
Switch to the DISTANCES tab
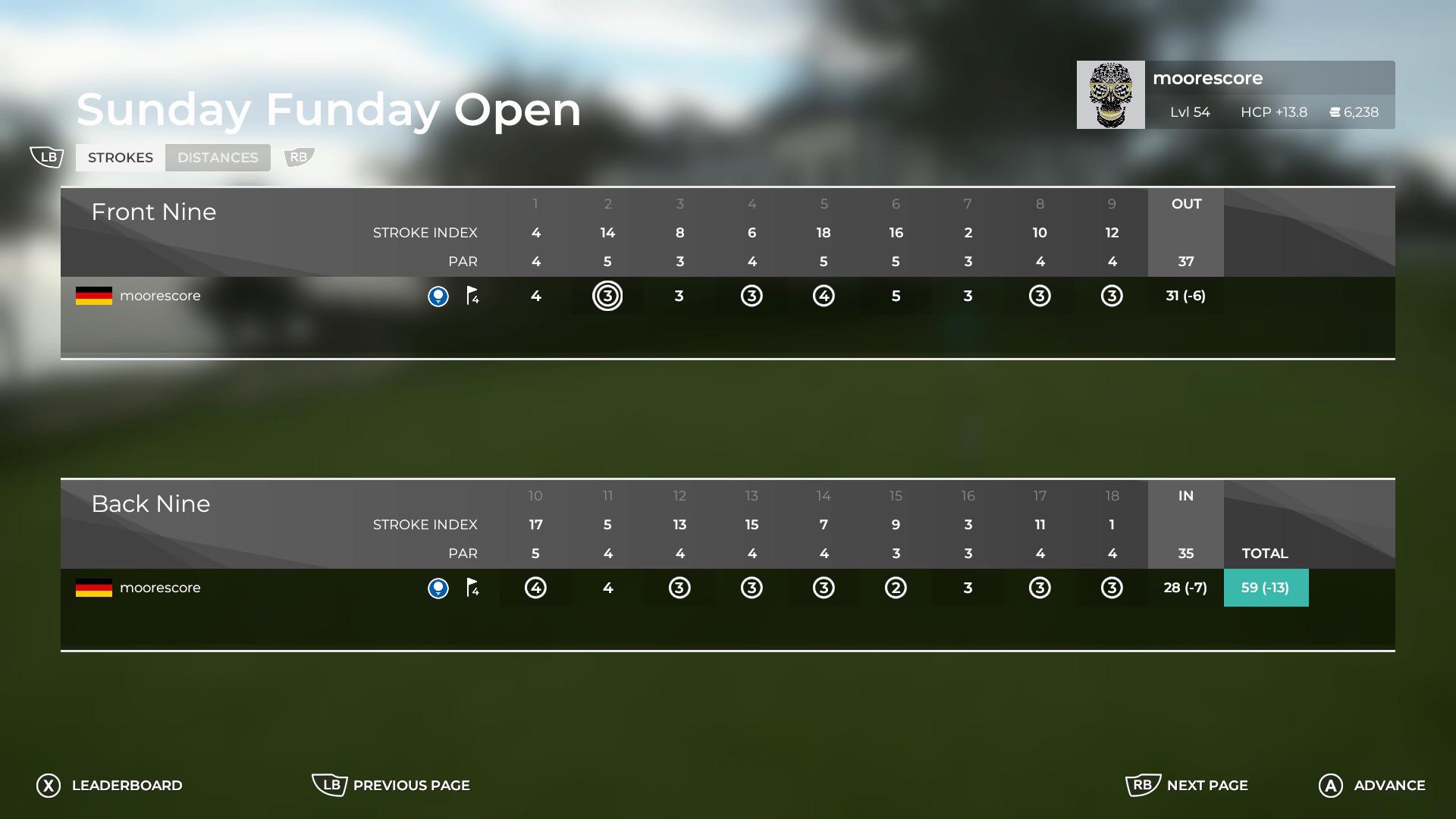coord(218,157)
